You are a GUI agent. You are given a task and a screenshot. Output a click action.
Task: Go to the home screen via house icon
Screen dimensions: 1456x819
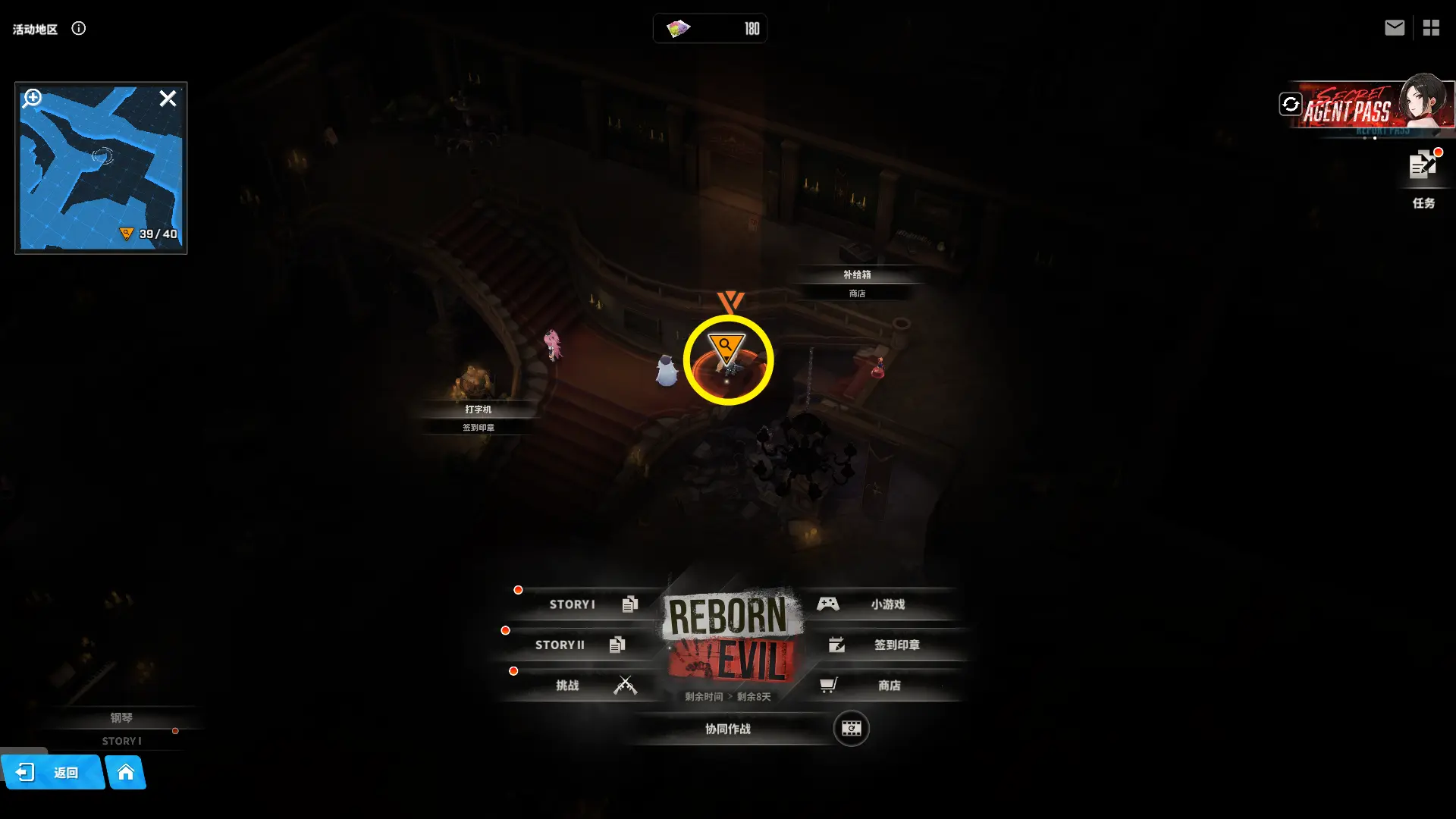tap(126, 772)
